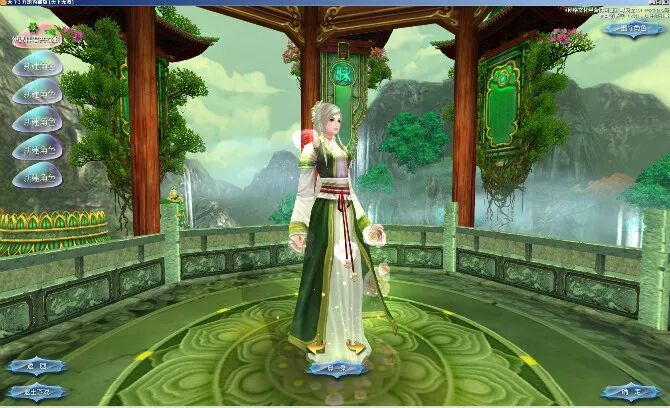The image size is (670, 408).
Task: Click the Back (返回) button
Action: [x=35, y=367]
